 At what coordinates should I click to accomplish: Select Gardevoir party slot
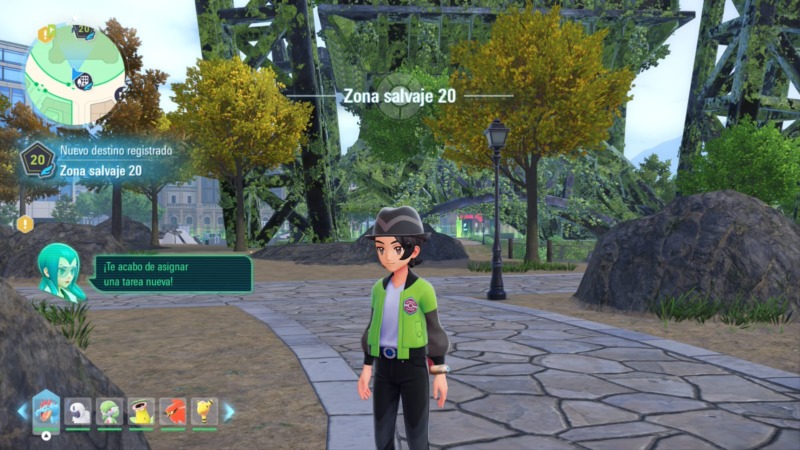coord(109,411)
